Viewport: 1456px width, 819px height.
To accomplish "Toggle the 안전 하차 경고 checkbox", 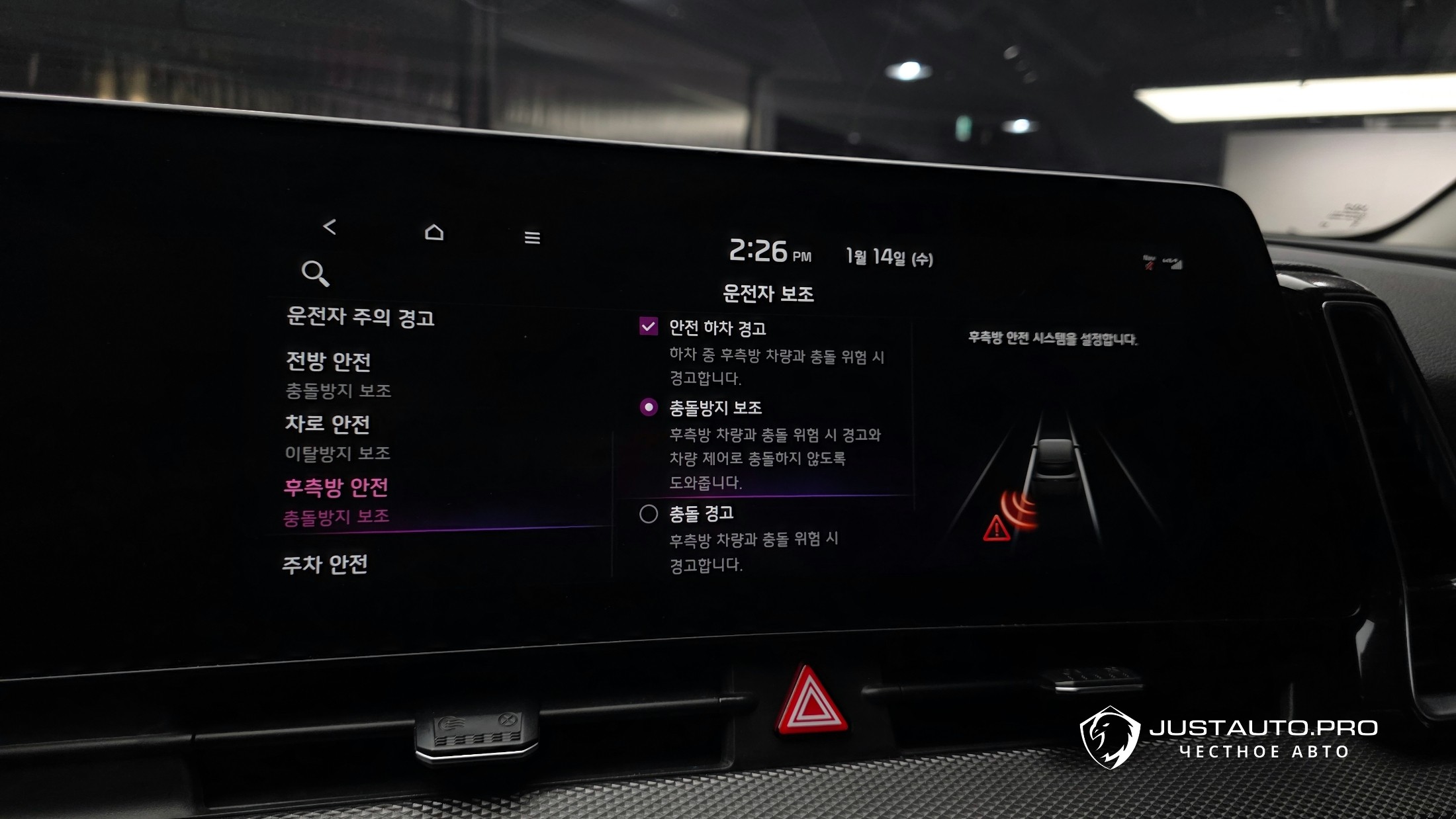I will point(649,326).
